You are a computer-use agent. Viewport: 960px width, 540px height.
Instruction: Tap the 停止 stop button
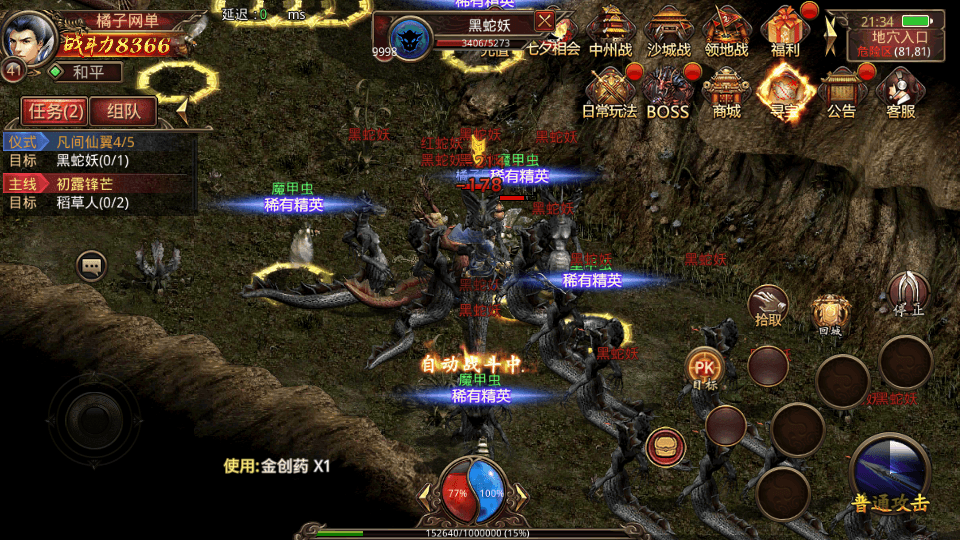point(908,295)
